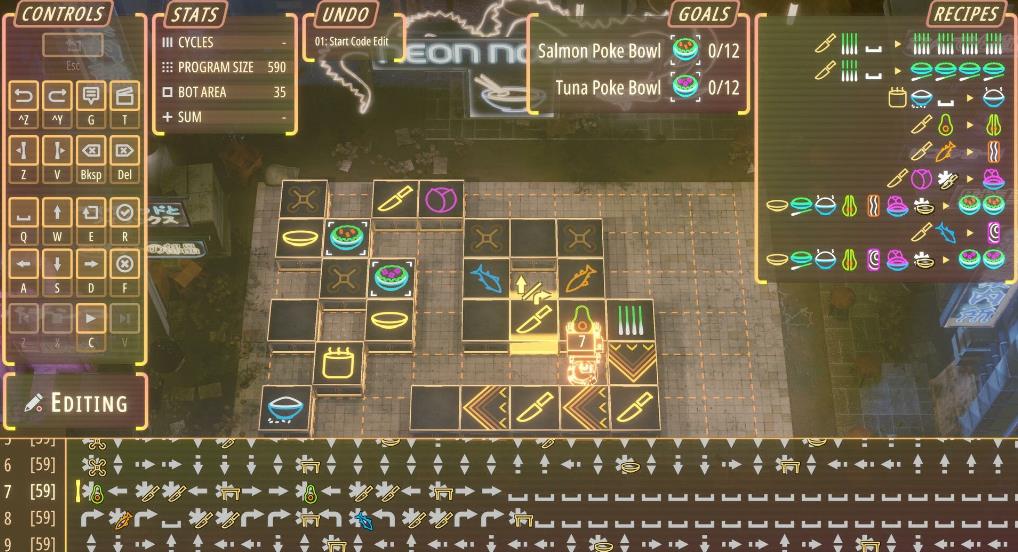Click the X circle control

click(x=123, y=264)
